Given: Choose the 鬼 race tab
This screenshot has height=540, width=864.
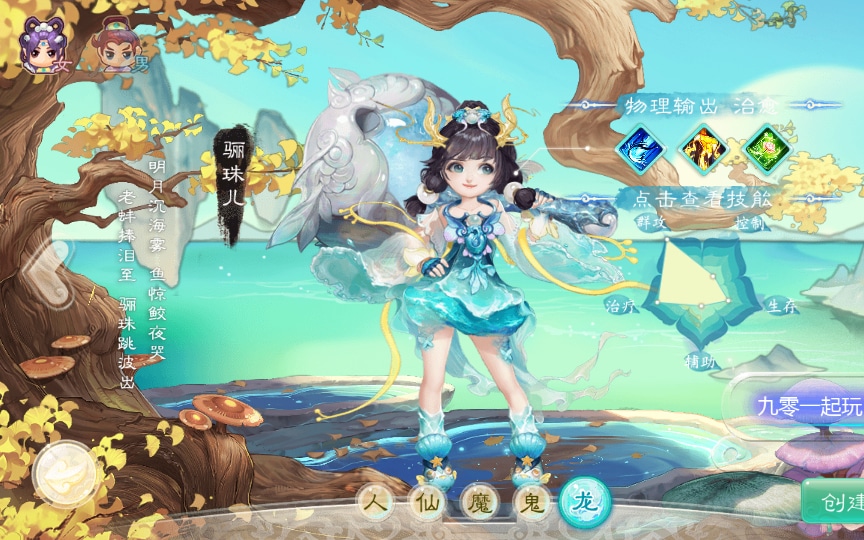Looking at the screenshot, I should click(x=533, y=503).
